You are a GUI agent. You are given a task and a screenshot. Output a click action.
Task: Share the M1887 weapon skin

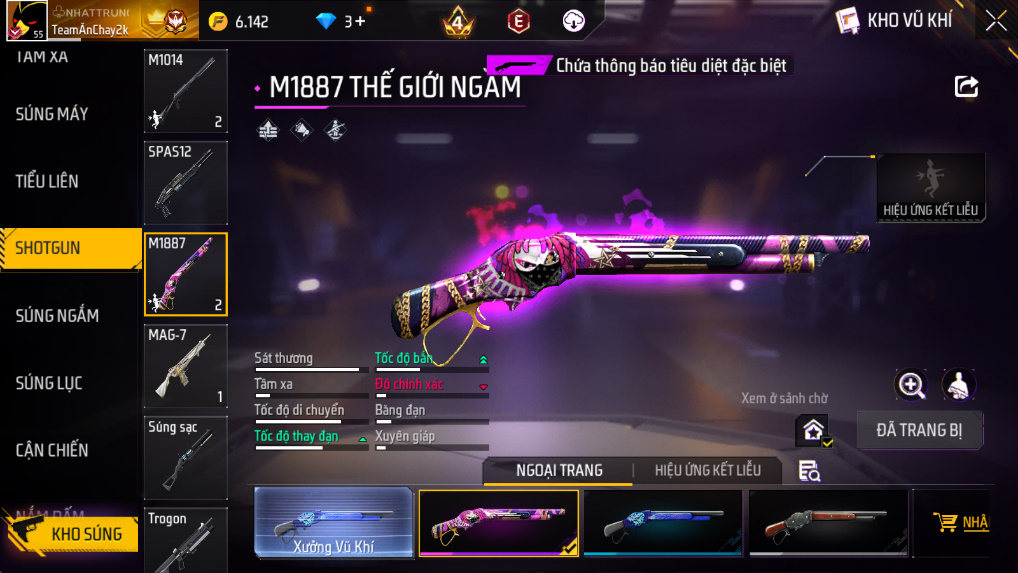966,87
